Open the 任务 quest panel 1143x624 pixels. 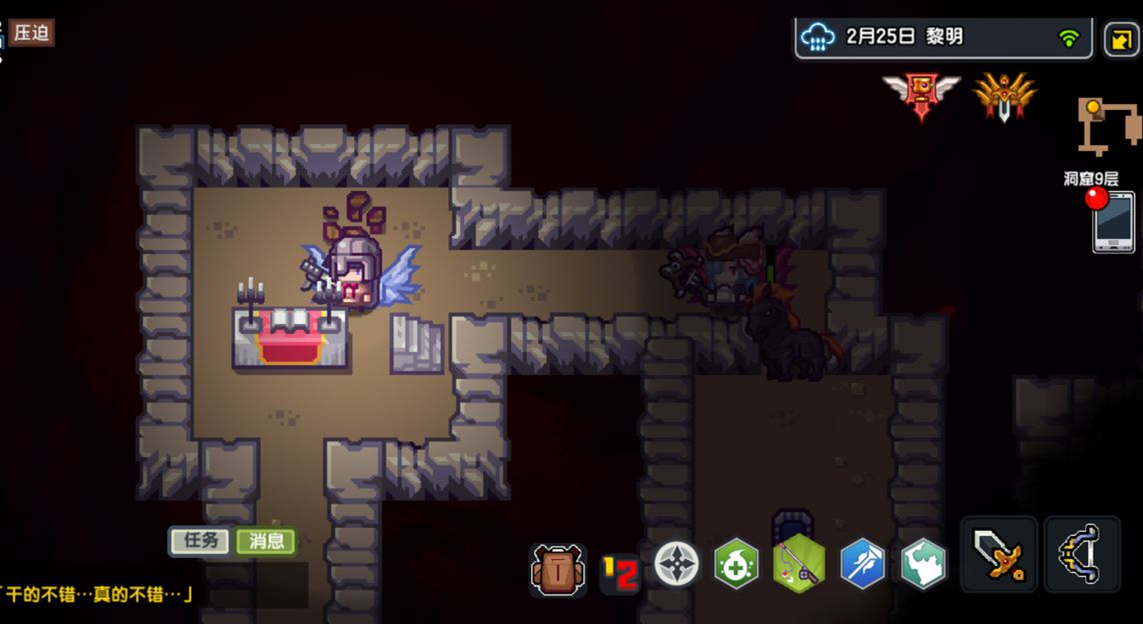[x=200, y=541]
